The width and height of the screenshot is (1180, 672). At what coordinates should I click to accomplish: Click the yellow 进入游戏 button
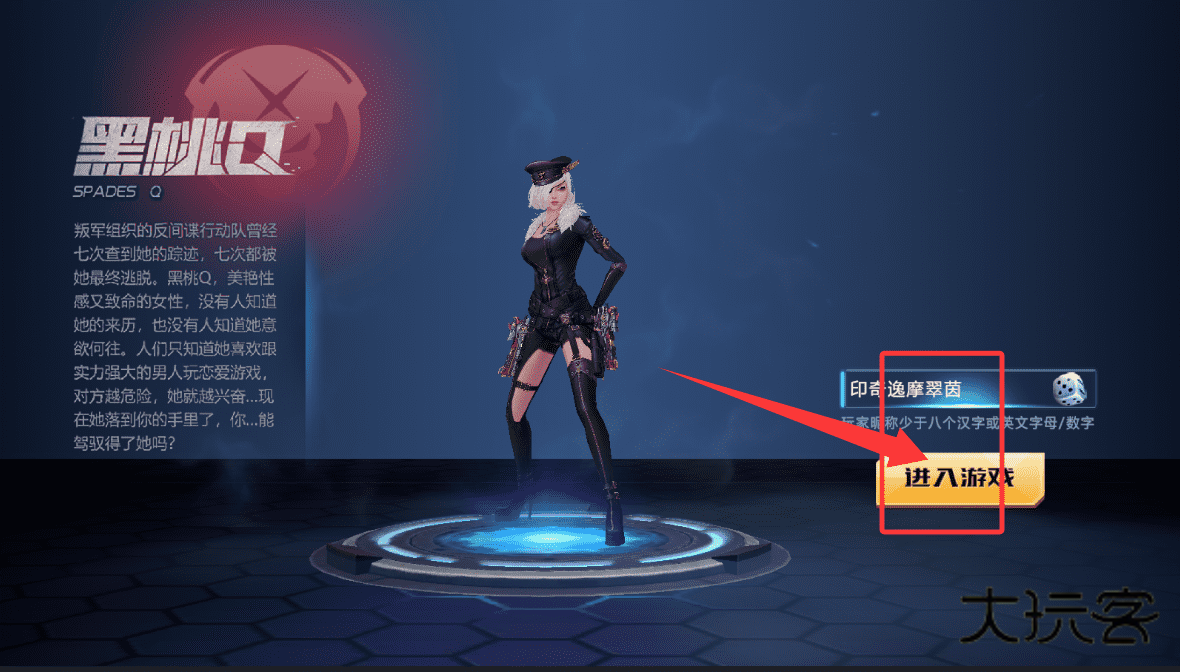pos(960,478)
